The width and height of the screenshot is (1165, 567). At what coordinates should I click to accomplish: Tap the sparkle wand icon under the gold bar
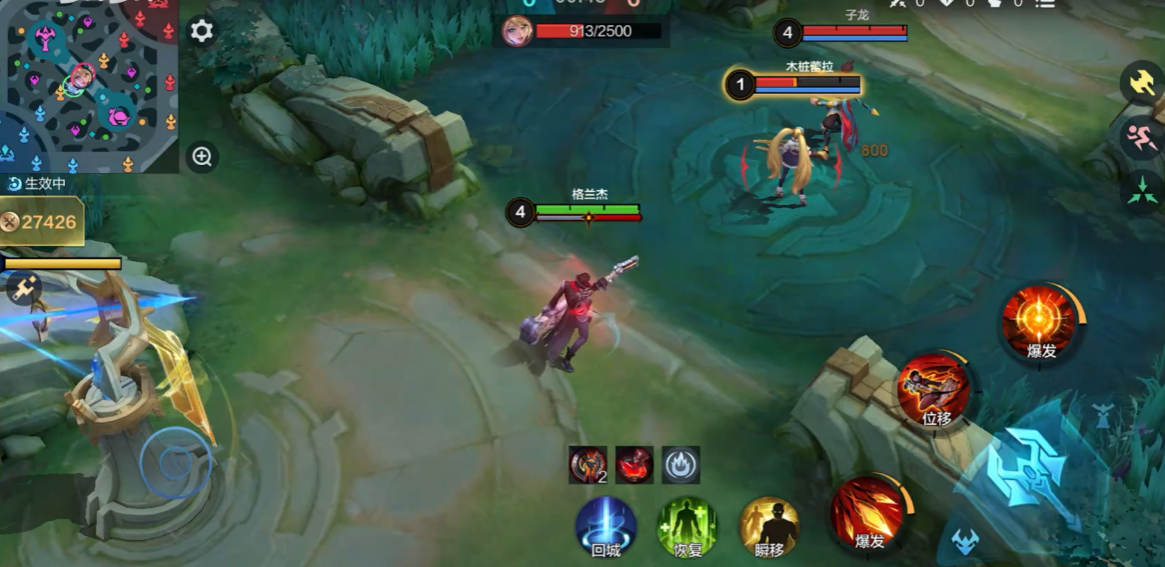23,289
